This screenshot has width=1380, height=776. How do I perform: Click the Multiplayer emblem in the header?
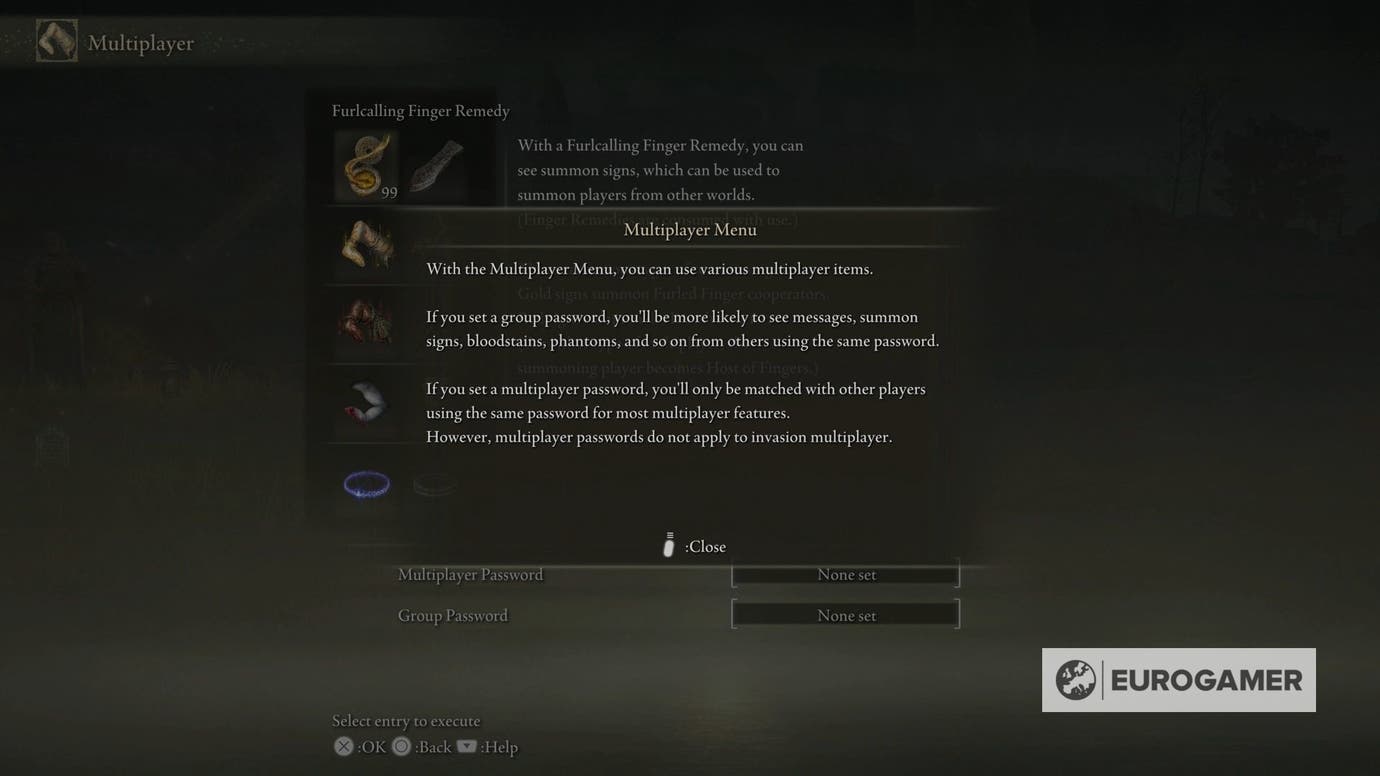56,41
